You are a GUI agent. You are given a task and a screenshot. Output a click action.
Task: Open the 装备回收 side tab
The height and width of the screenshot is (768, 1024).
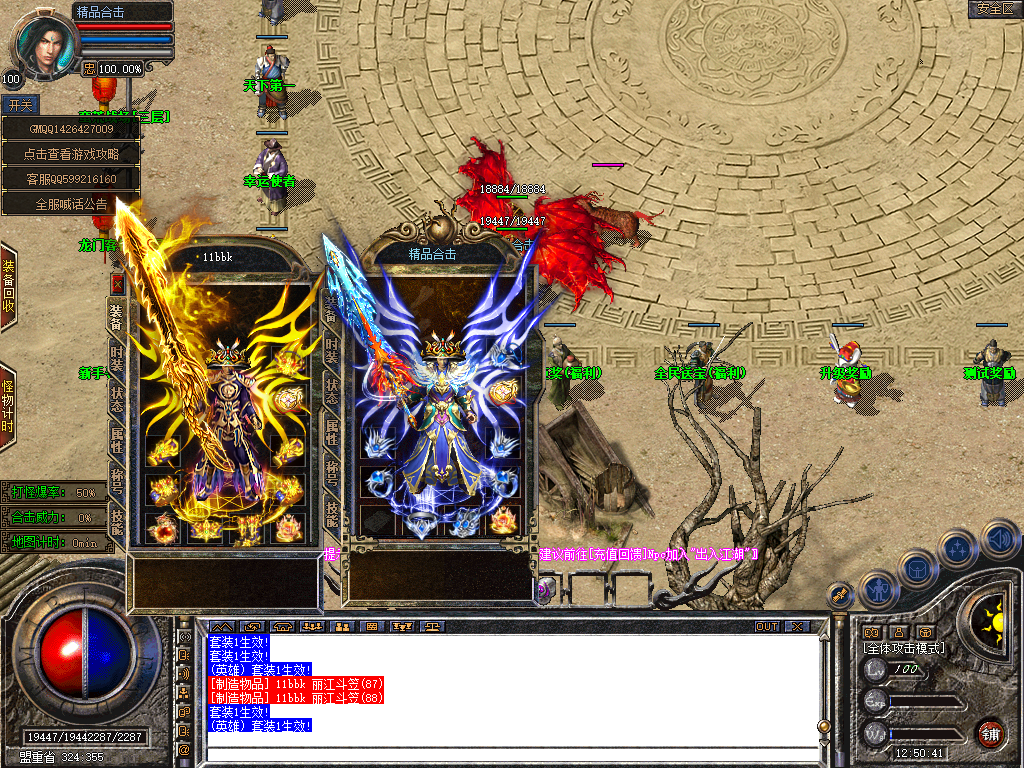[x=8, y=287]
